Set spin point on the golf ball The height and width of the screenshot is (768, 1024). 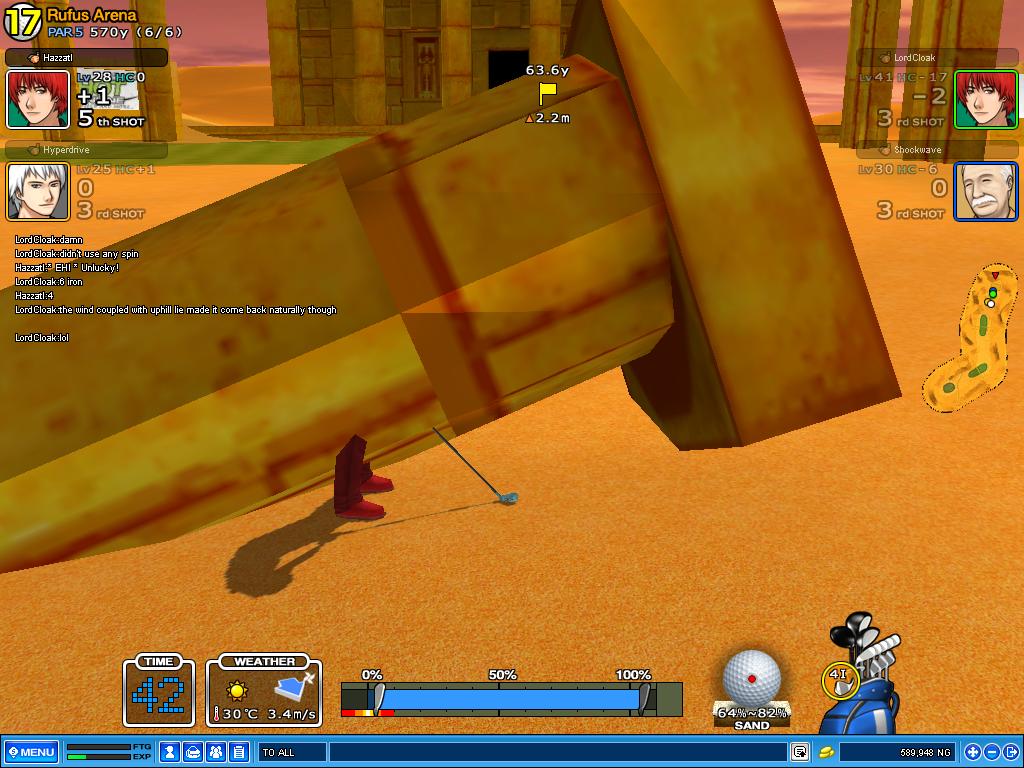(x=751, y=678)
